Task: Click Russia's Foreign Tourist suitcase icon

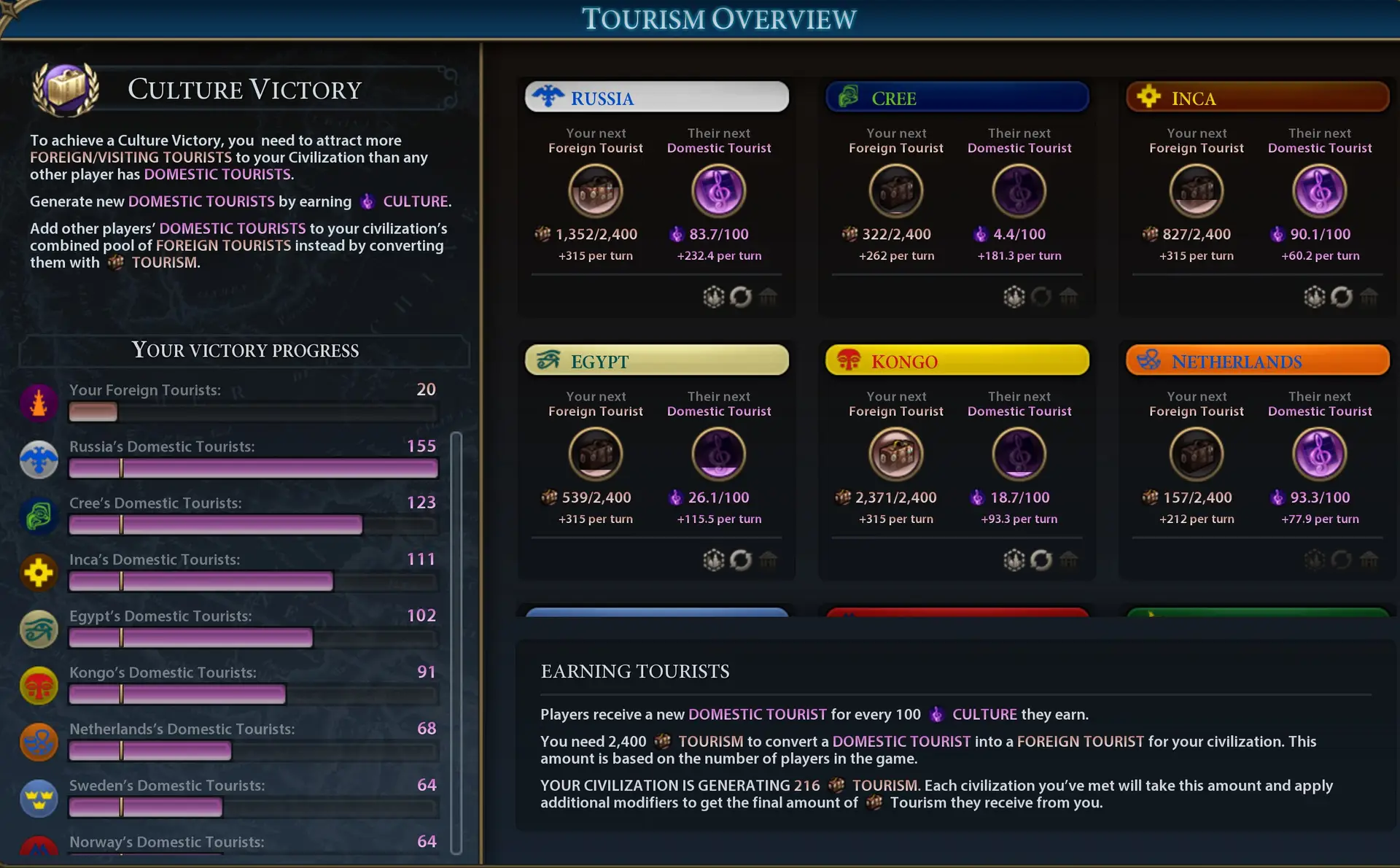Action: coord(596,190)
